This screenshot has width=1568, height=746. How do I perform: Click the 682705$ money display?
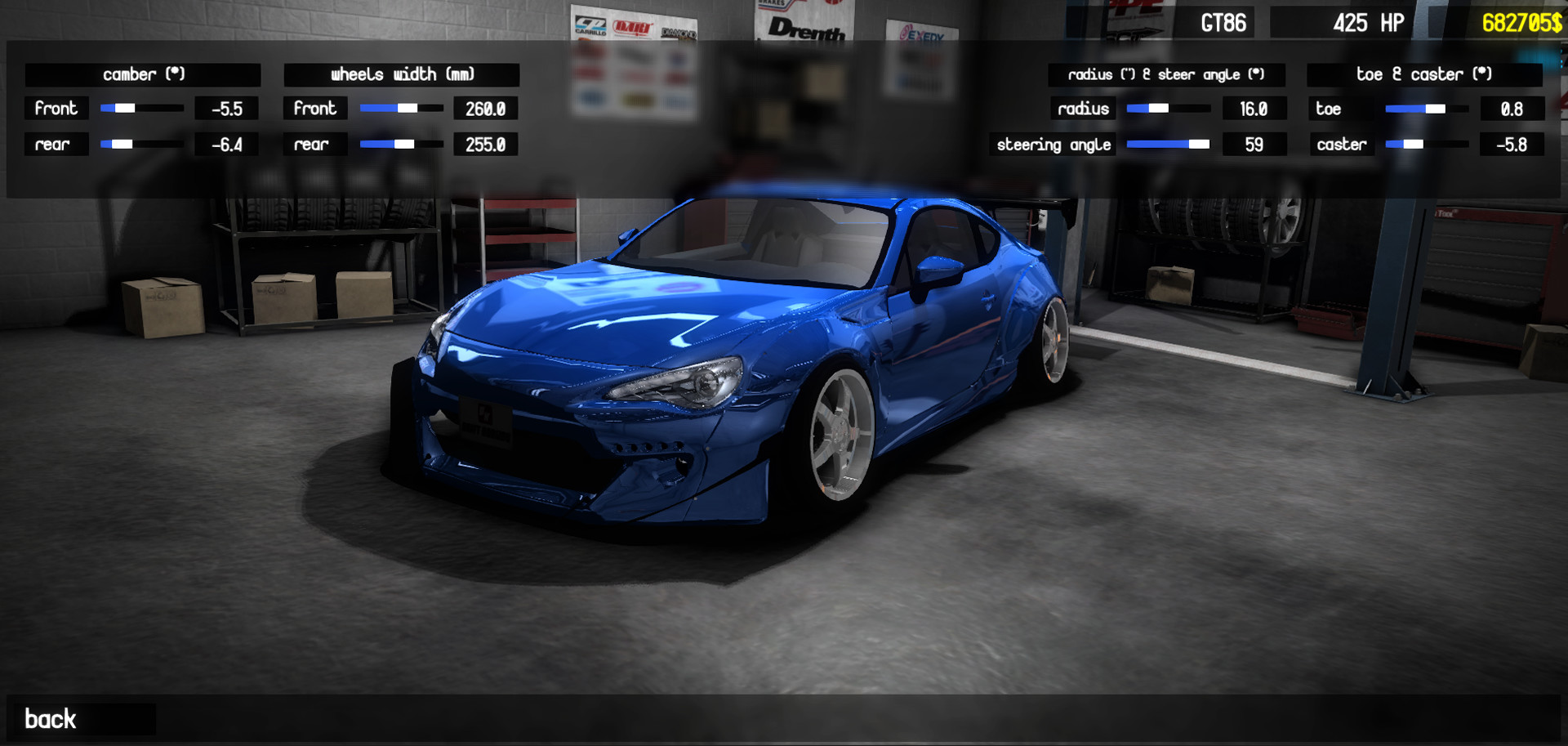click(x=1521, y=22)
